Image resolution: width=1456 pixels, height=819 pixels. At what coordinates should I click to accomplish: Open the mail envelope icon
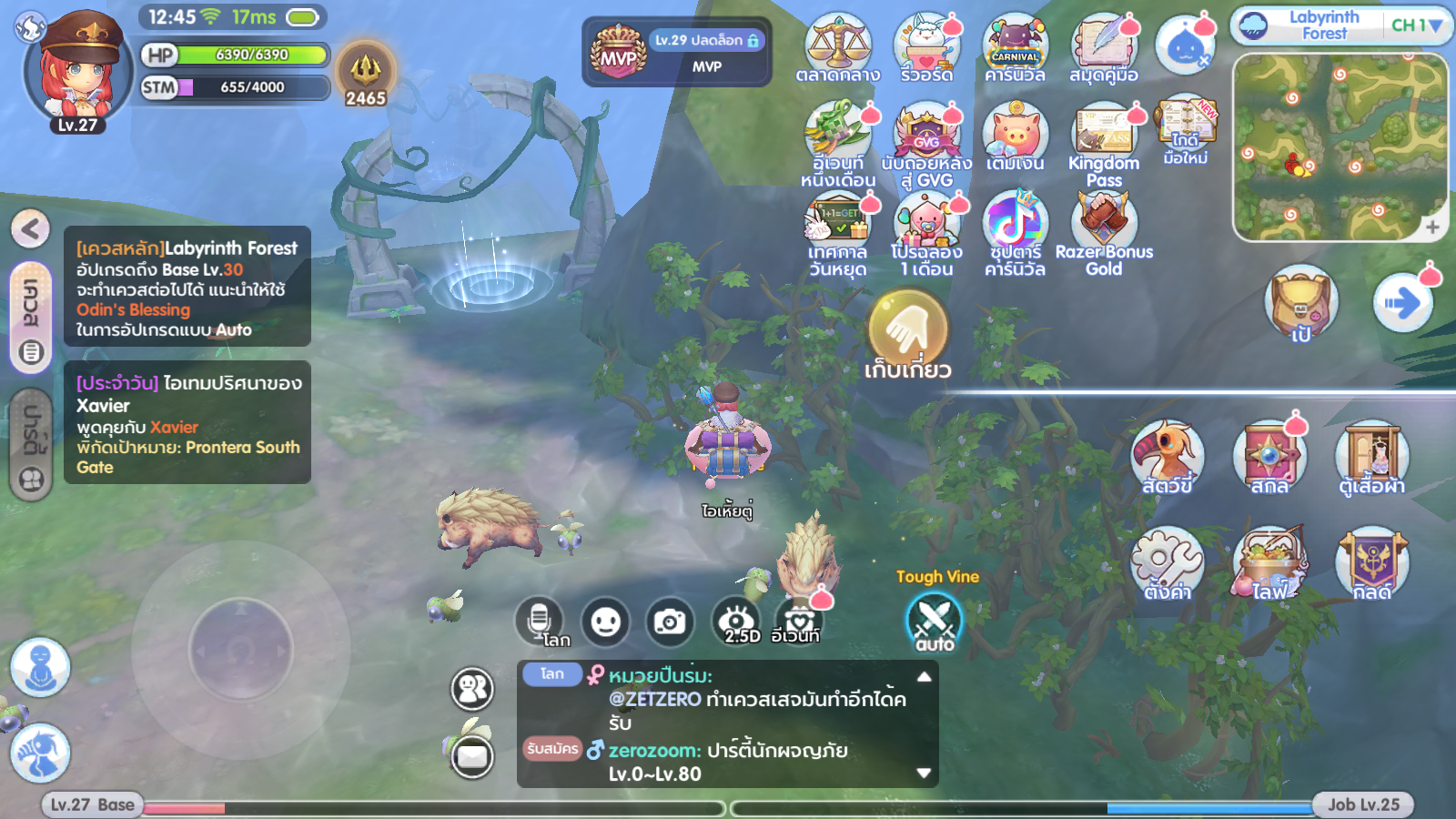click(x=471, y=755)
